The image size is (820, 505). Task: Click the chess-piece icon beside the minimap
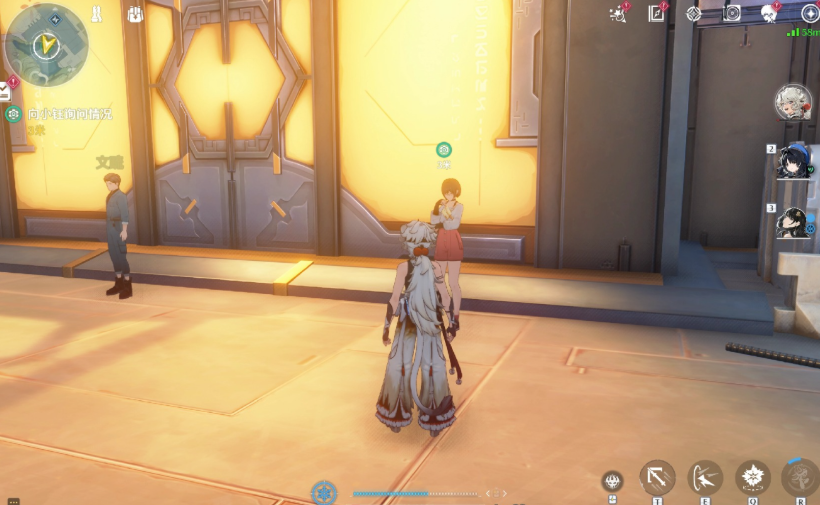[x=96, y=14]
